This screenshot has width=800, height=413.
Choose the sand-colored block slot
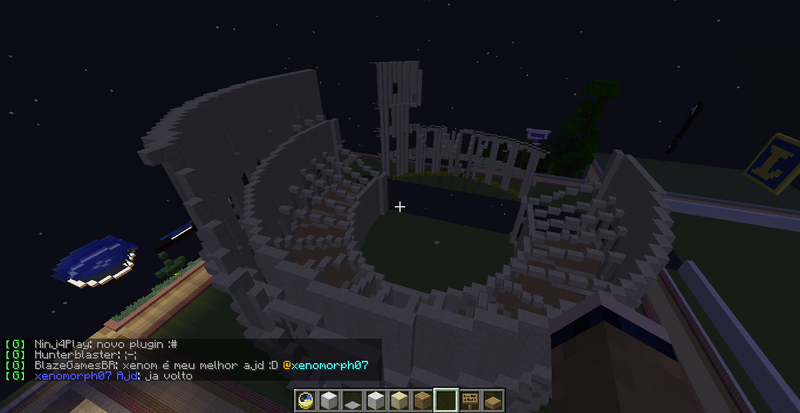pyautogui.click(x=398, y=401)
